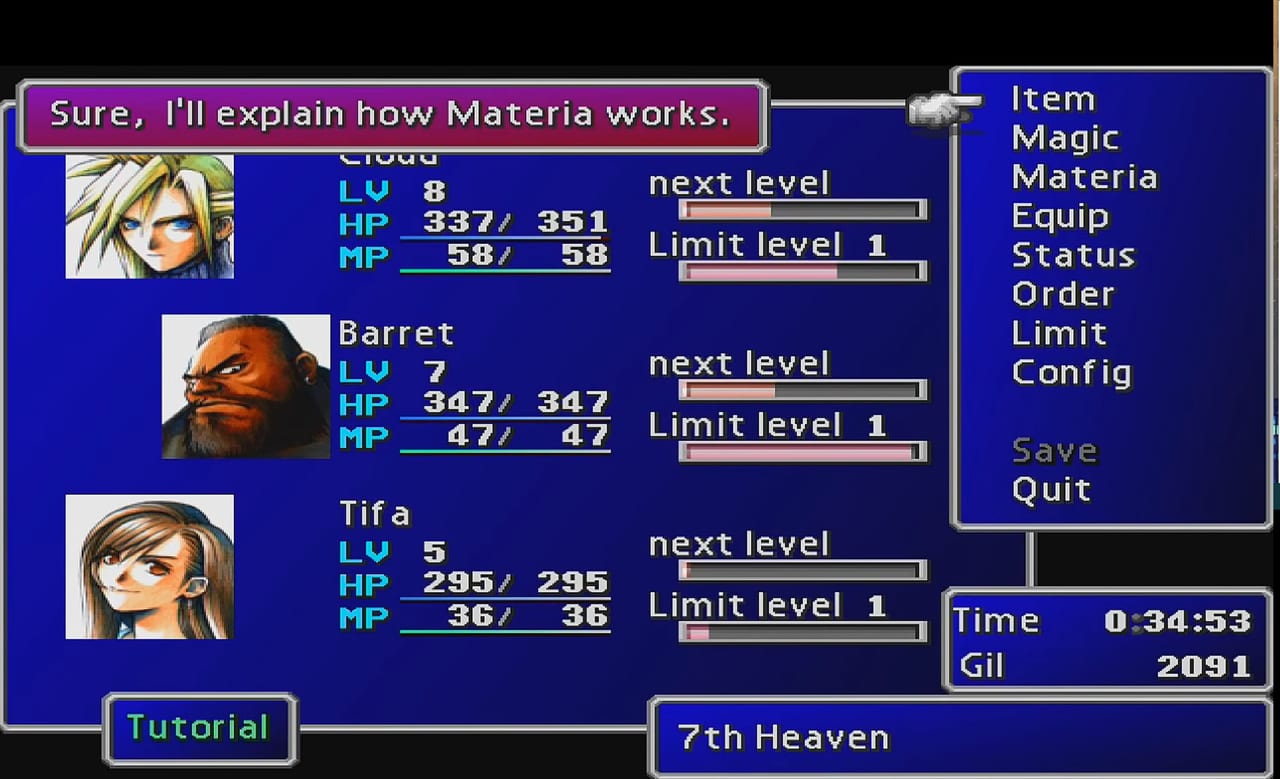Click the Materia explanation dialog box
Screen dimensions: 1280x779
click(x=392, y=114)
